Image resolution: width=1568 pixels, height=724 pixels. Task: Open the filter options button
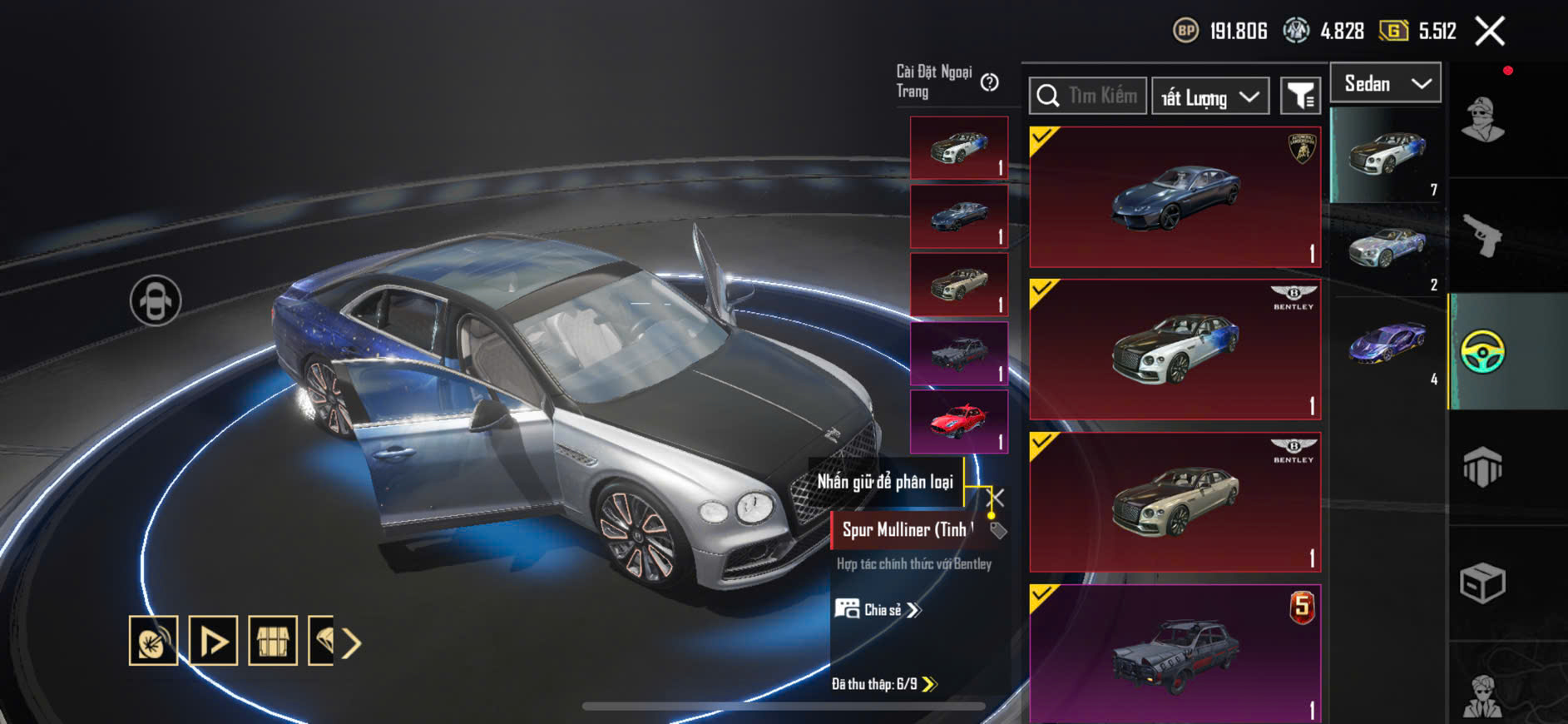[x=1300, y=97]
